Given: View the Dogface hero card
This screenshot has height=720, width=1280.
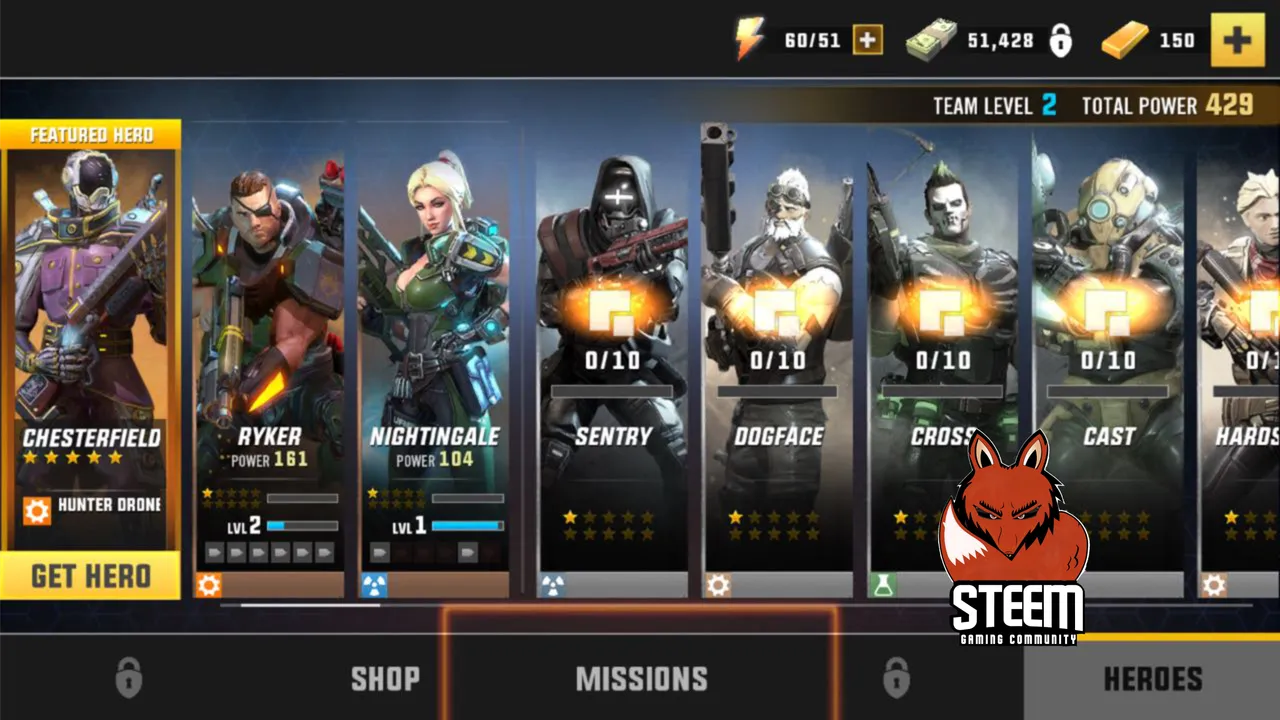Looking at the screenshot, I should coord(778,330).
